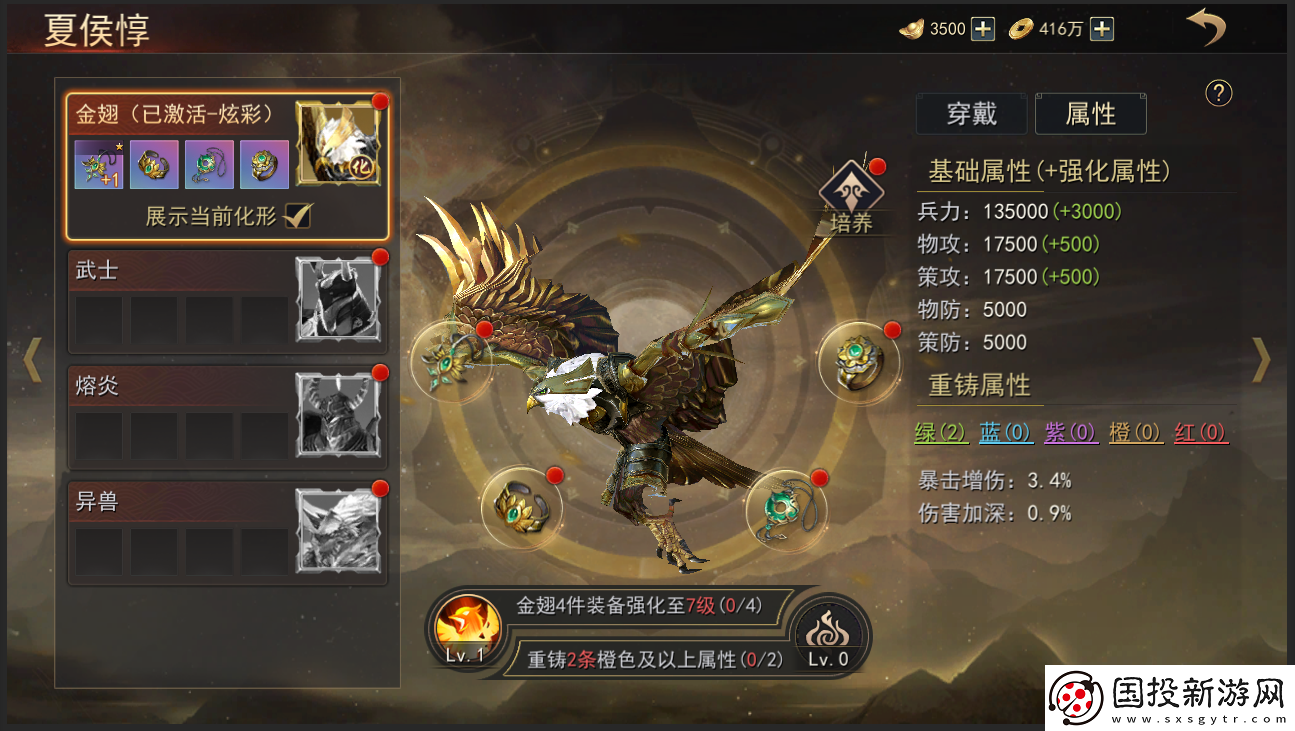Image resolution: width=1295 pixels, height=731 pixels.
Task: Click the phoenix Lv.1 strengthen icon
Action: [465, 632]
